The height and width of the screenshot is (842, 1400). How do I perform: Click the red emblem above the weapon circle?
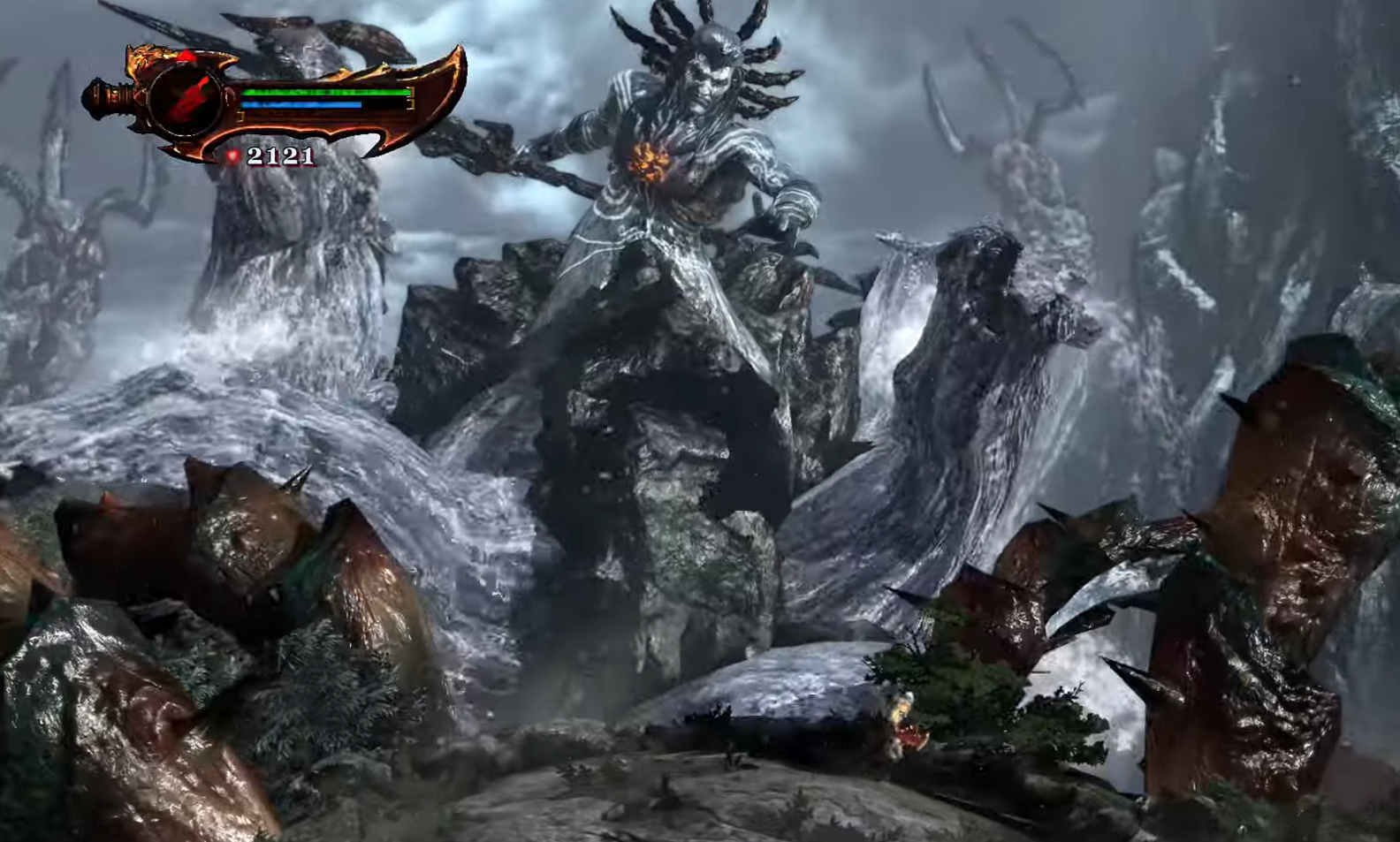click(x=188, y=55)
